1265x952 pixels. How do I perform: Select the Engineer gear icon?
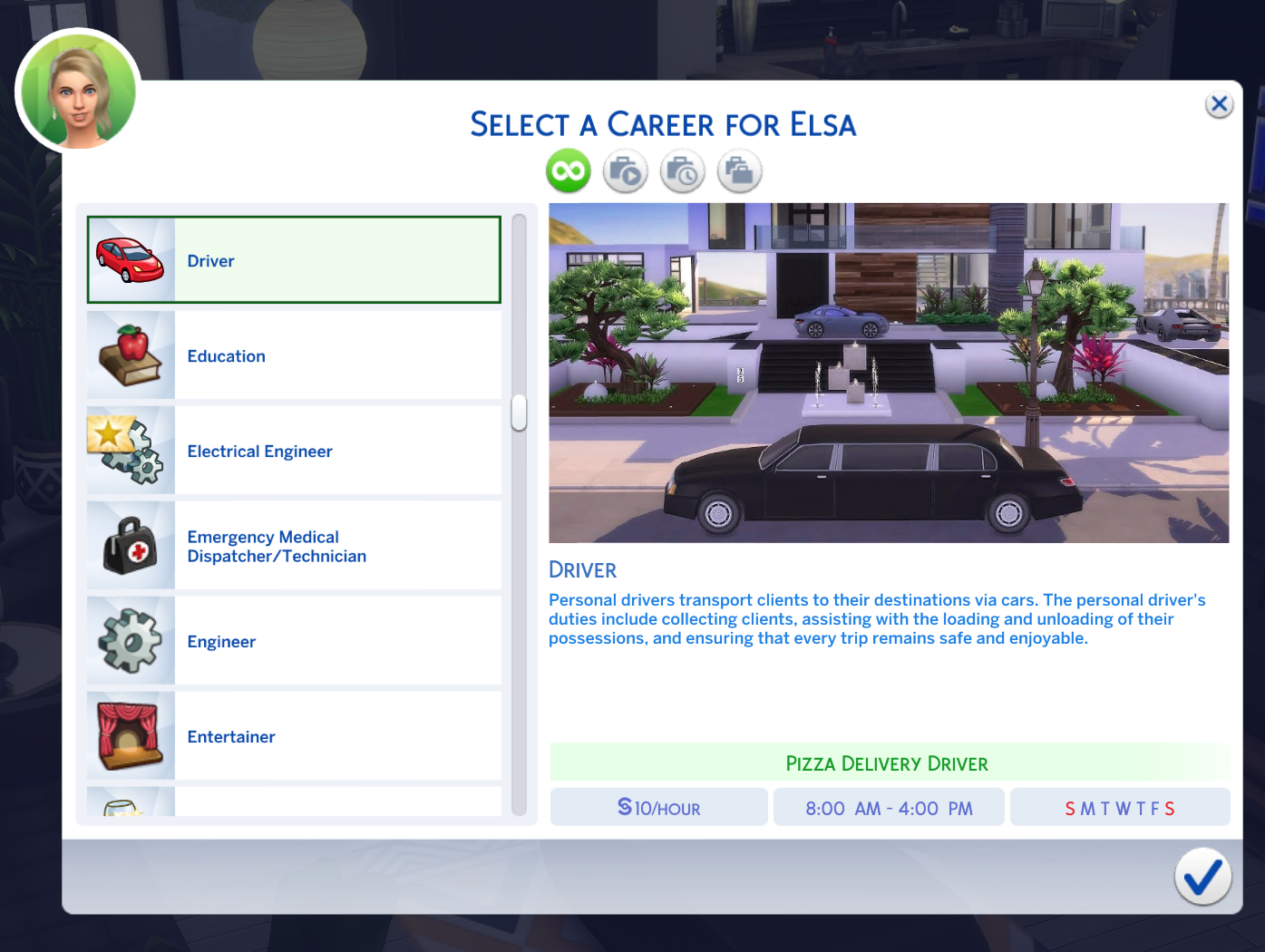[x=130, y=640]
